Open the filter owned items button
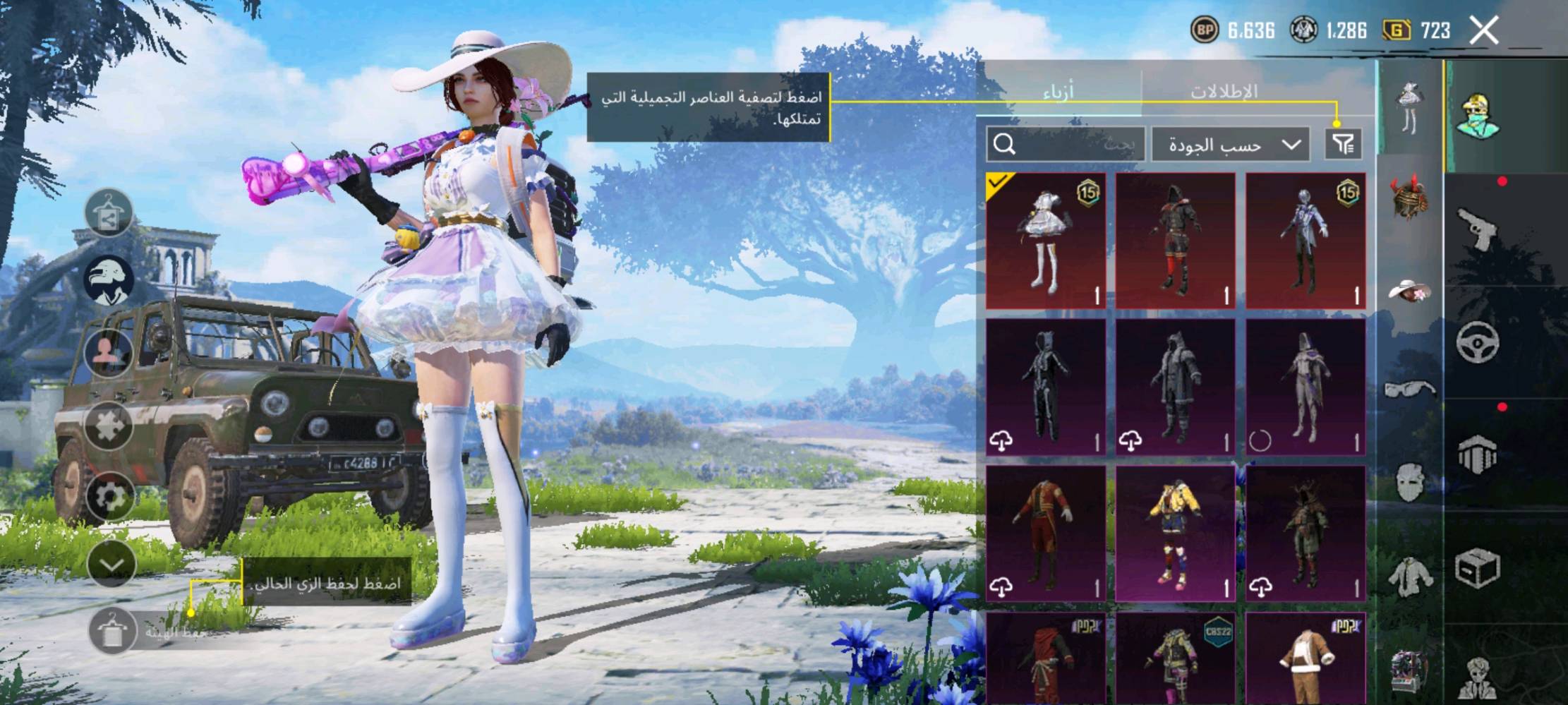The width and height of the screenshot is (1568, 705). click(1342, 144)
